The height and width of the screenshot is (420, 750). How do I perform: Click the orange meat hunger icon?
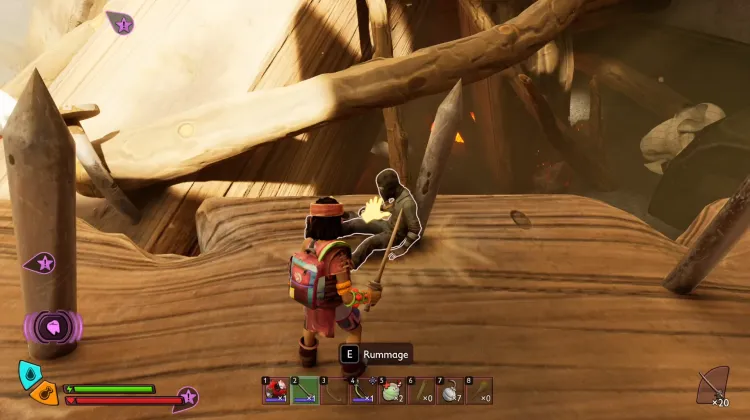click(42, 391)
